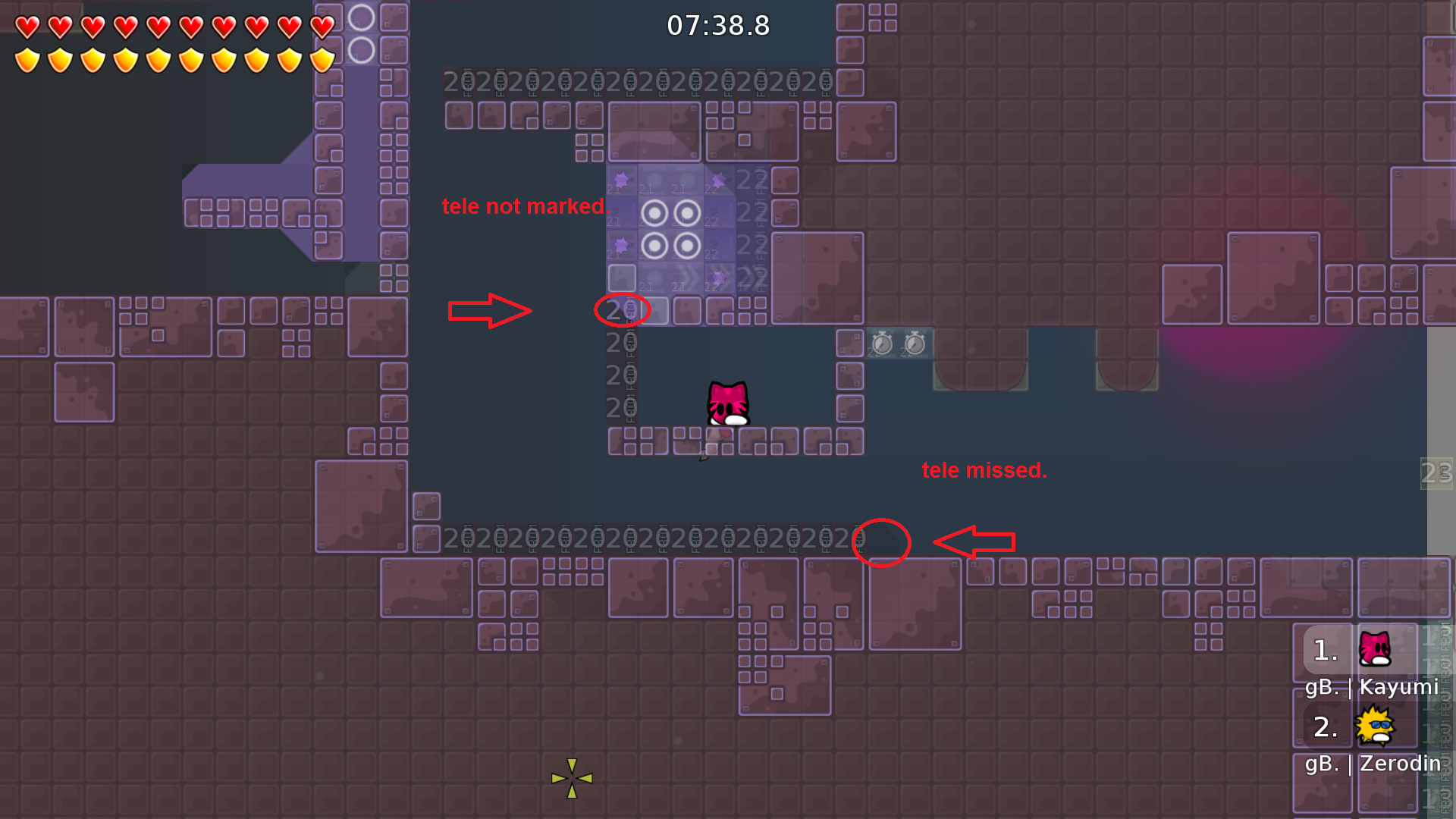1456x819 pixels.
Task: Click the last yellow armor shield icon
Action: tap(322, 59)
